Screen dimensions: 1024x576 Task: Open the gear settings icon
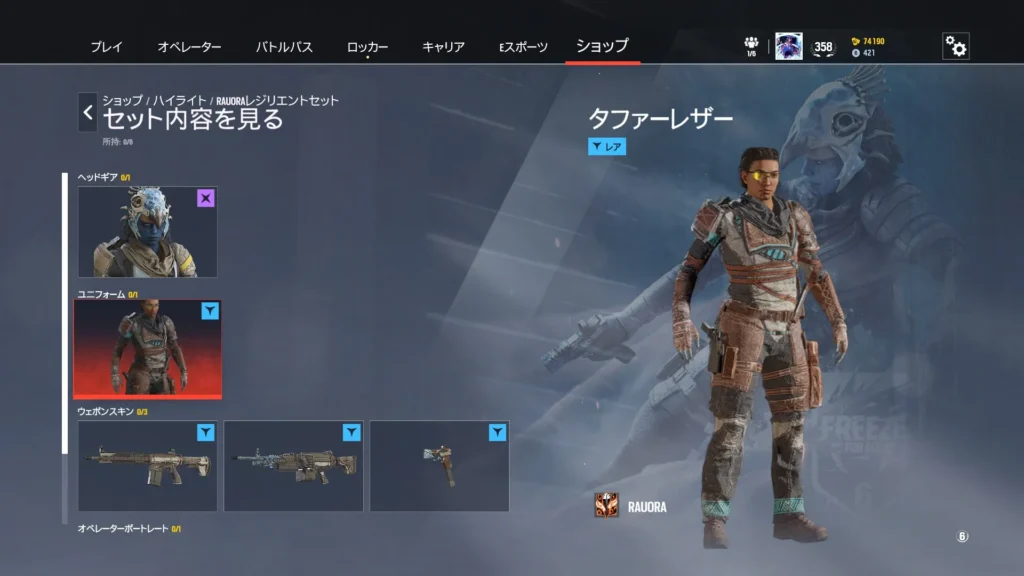click(x=955, y=46)
